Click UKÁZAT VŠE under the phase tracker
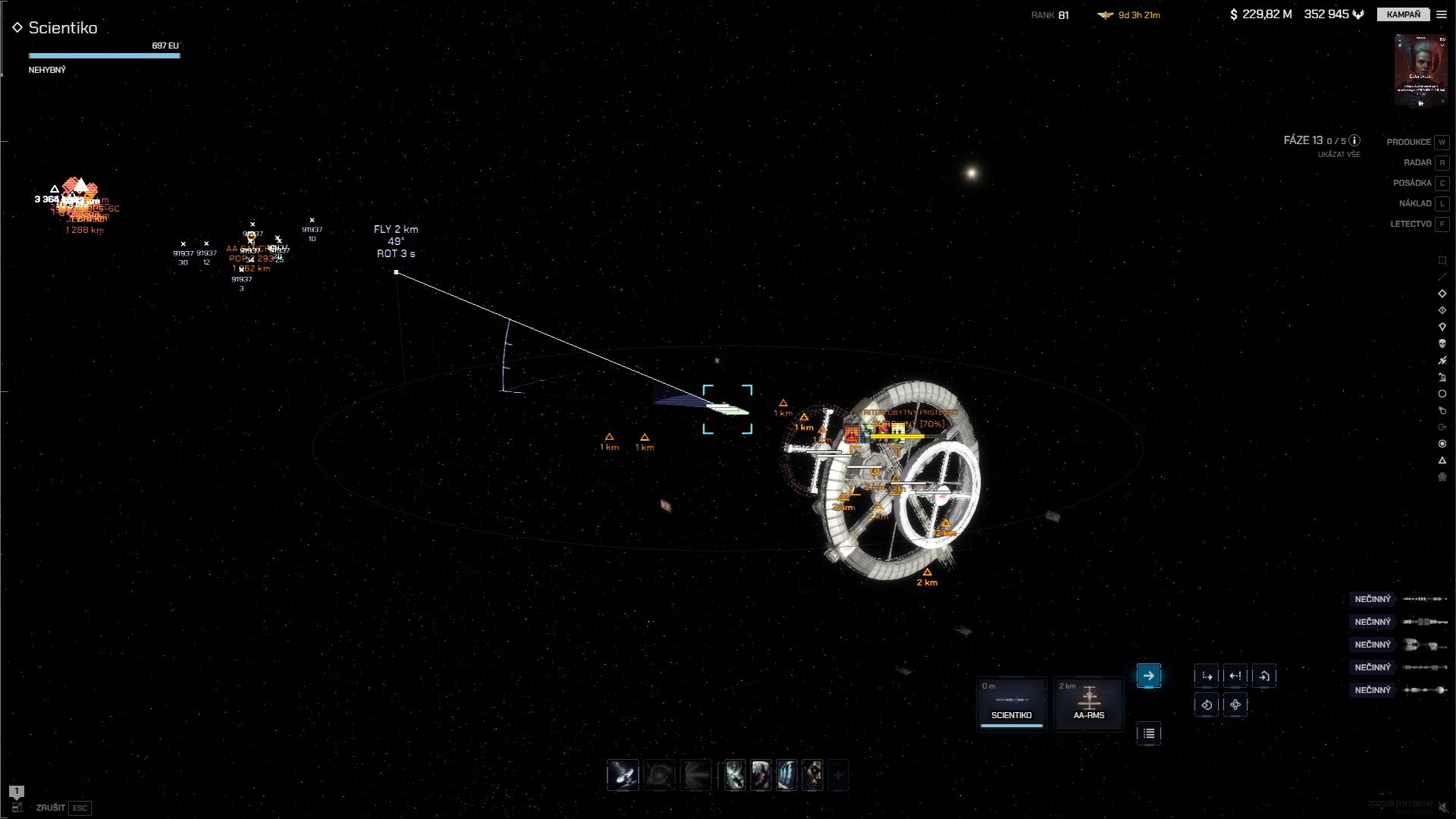This screenshot has width=1456, height=819. click(1338, 155)
